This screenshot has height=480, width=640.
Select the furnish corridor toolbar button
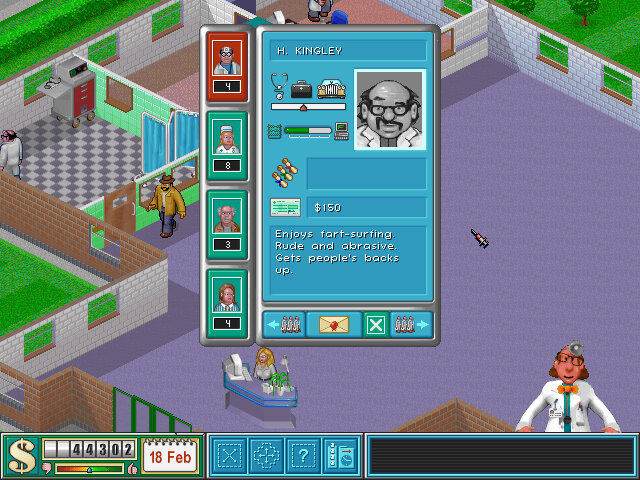[267, 456]
